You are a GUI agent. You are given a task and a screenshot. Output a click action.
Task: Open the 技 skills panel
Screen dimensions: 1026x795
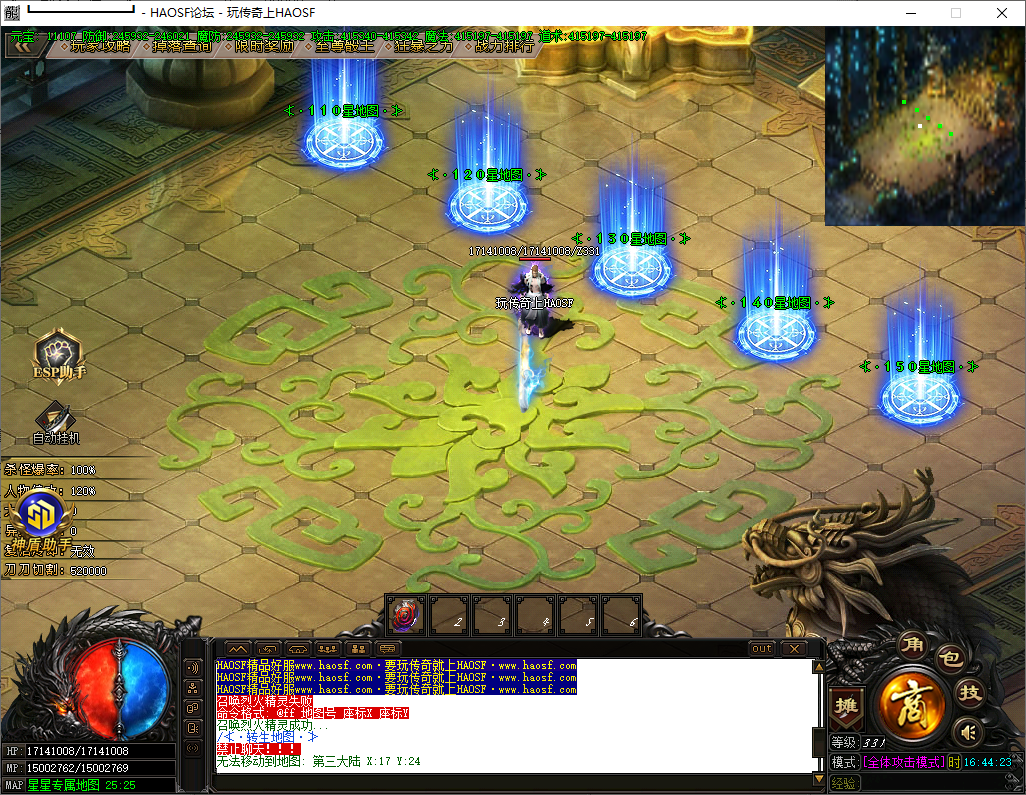[x=970, y=691]
